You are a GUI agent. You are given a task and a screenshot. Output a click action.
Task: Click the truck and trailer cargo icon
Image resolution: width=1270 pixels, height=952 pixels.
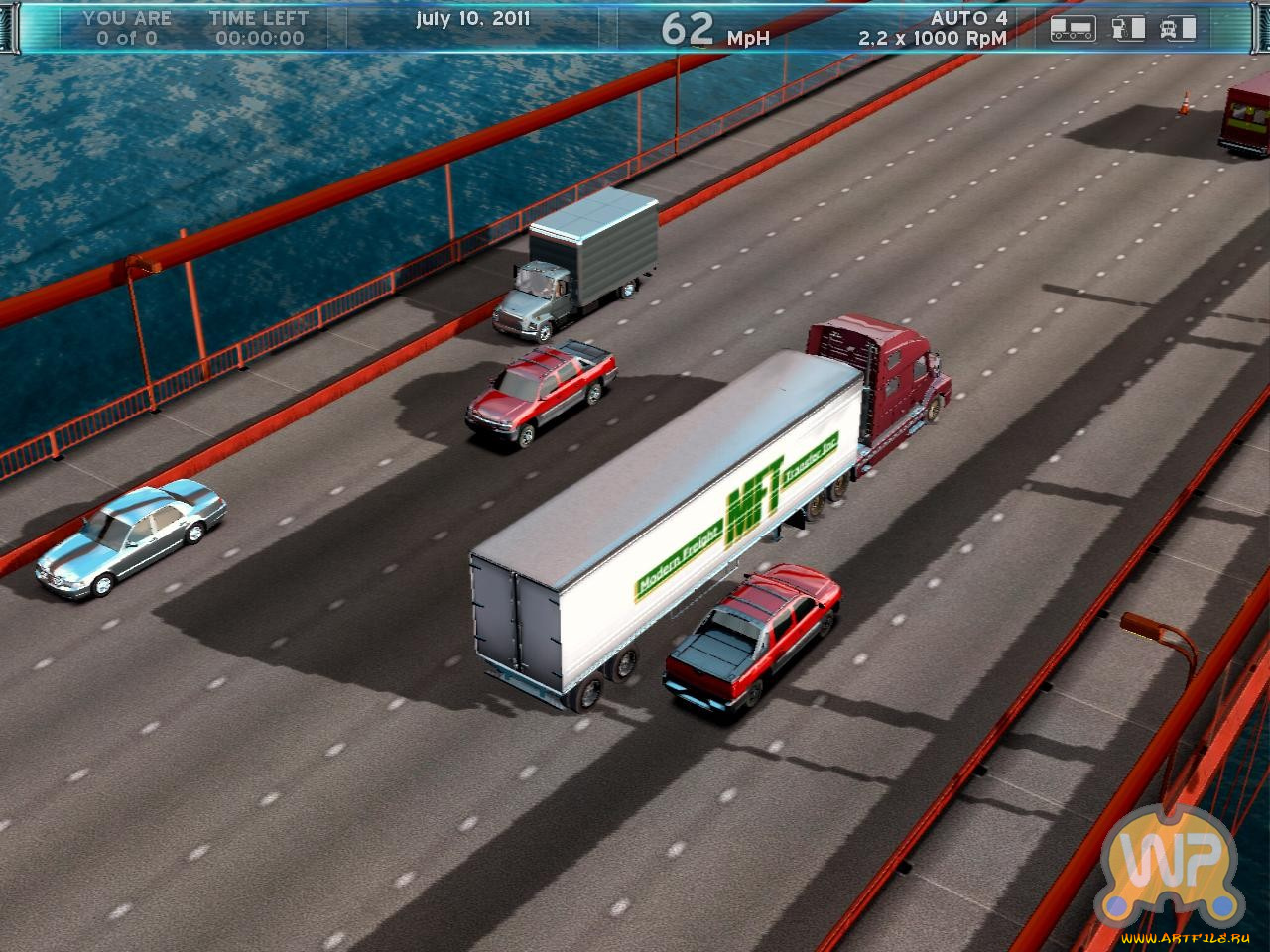click(1073, 29)
